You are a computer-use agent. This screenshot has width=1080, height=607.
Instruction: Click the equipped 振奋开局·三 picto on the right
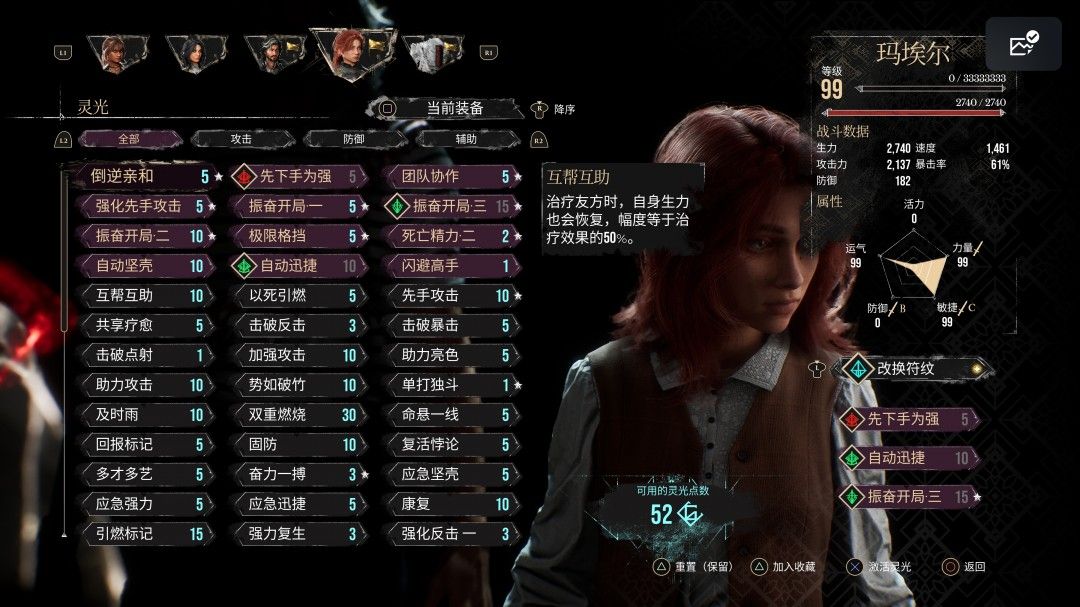click(x=908, y=496)
